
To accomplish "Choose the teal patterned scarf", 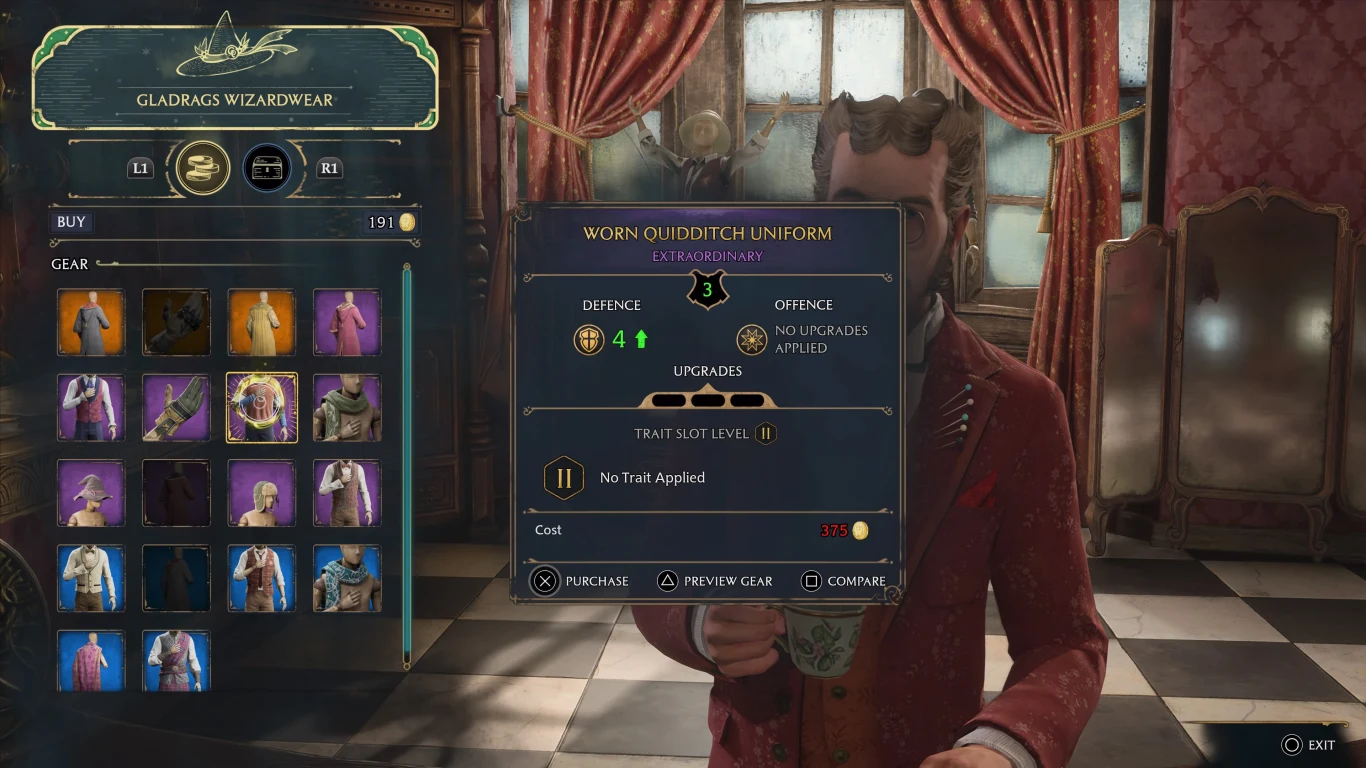I will 347,577.
